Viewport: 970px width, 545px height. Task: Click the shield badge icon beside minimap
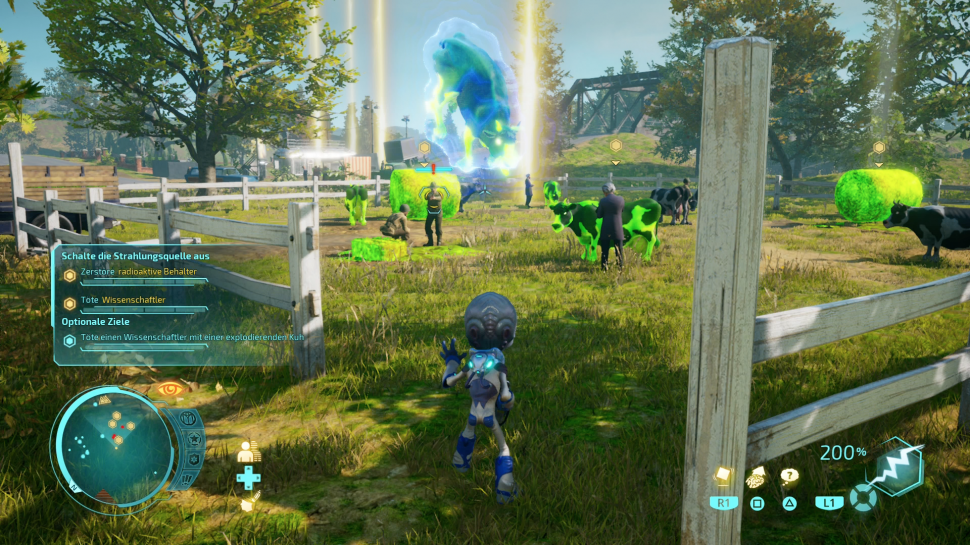click(191, 458)
